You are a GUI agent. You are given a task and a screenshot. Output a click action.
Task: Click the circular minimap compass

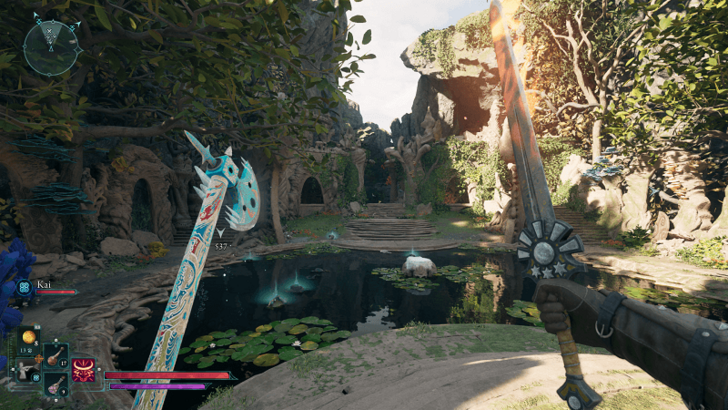click(52, 47)
